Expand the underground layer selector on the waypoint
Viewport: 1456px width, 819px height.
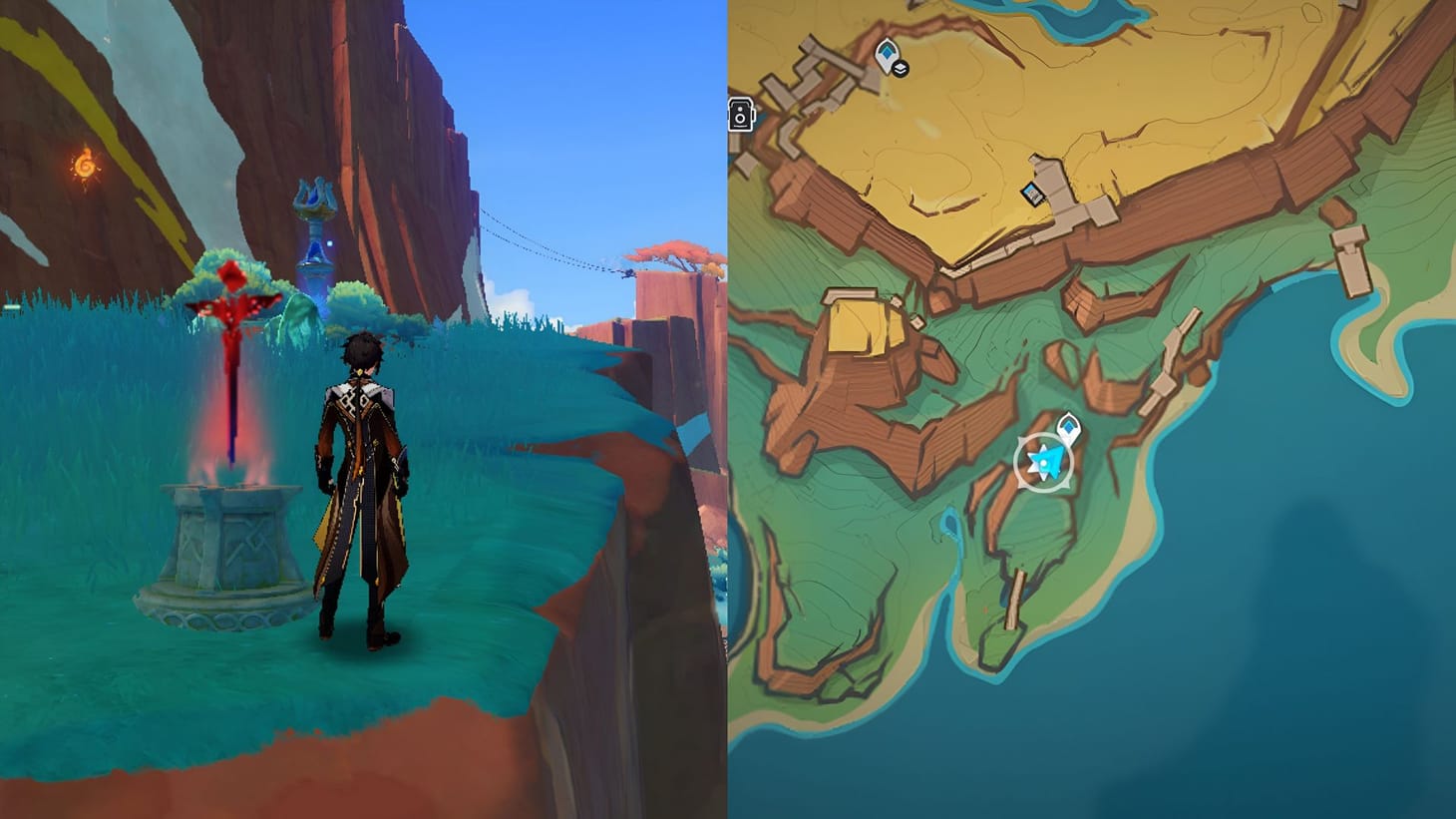[x=901, y=67]
